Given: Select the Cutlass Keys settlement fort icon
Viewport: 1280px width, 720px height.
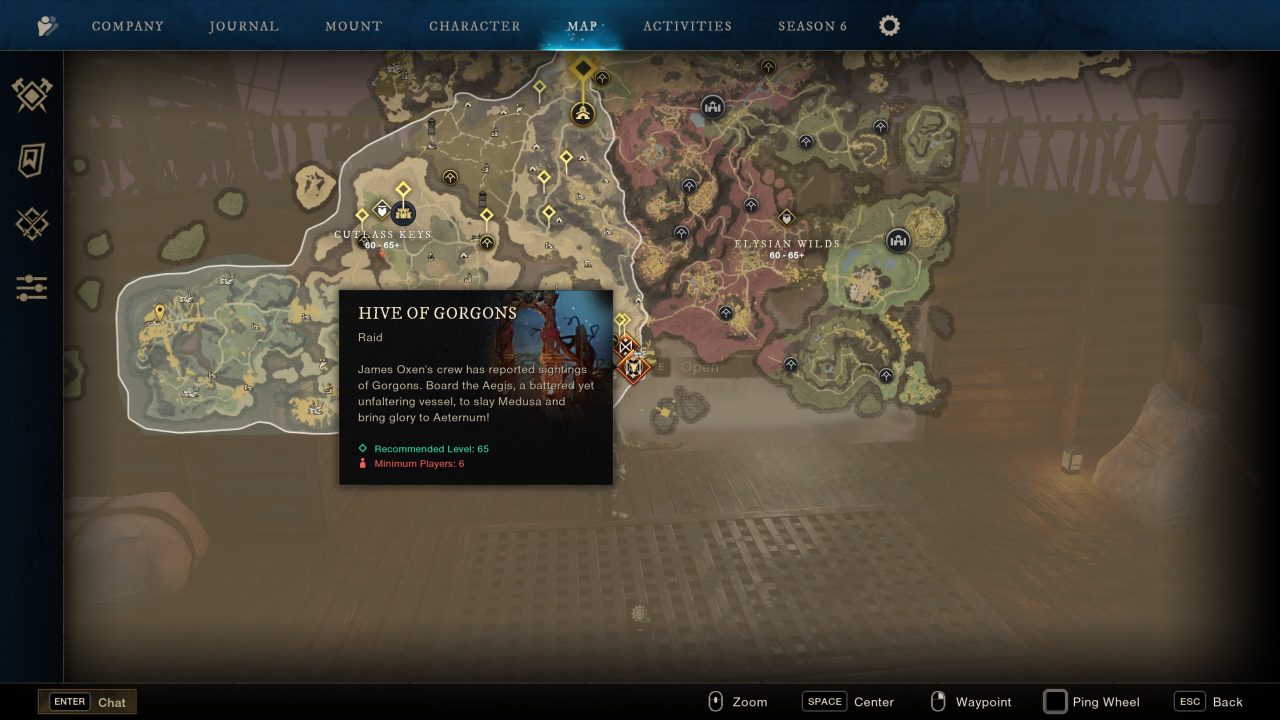Looking at the screenshot, I should click(x=403, y=212).
